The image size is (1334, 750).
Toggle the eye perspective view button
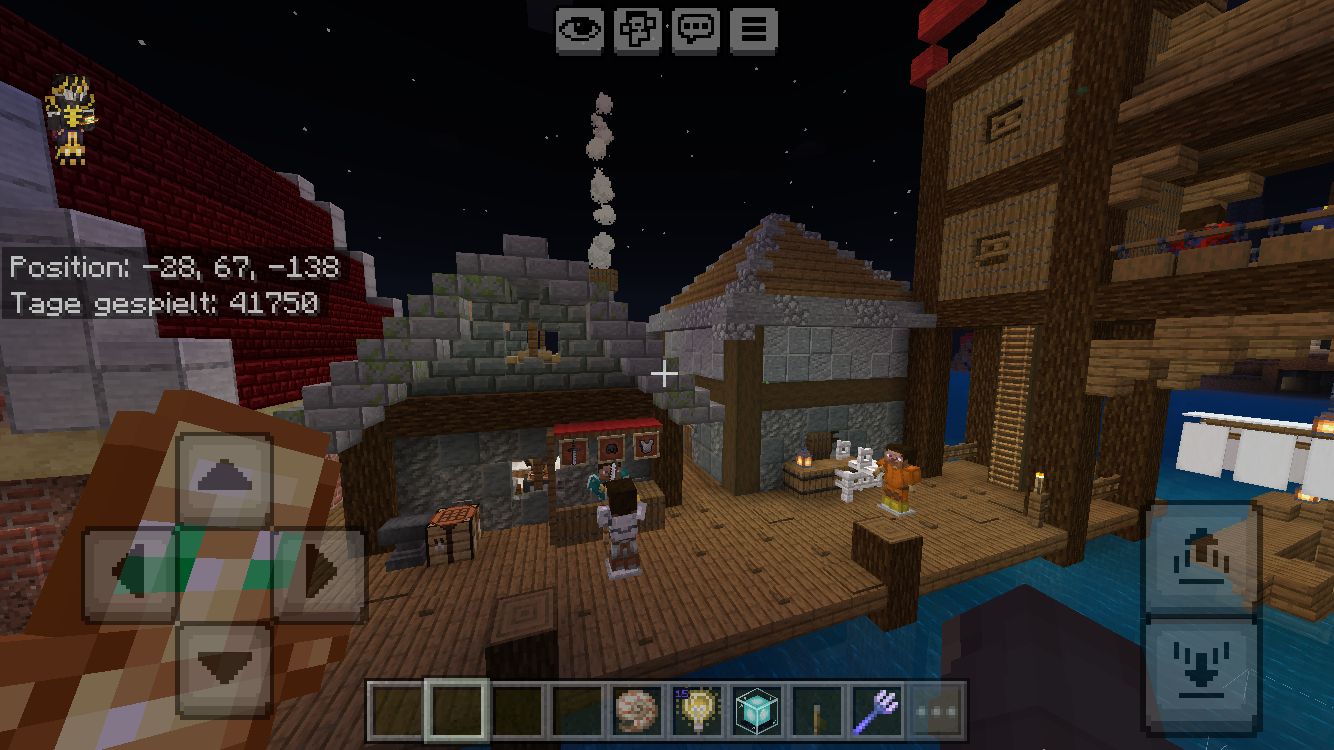click(x=580, y=30)
